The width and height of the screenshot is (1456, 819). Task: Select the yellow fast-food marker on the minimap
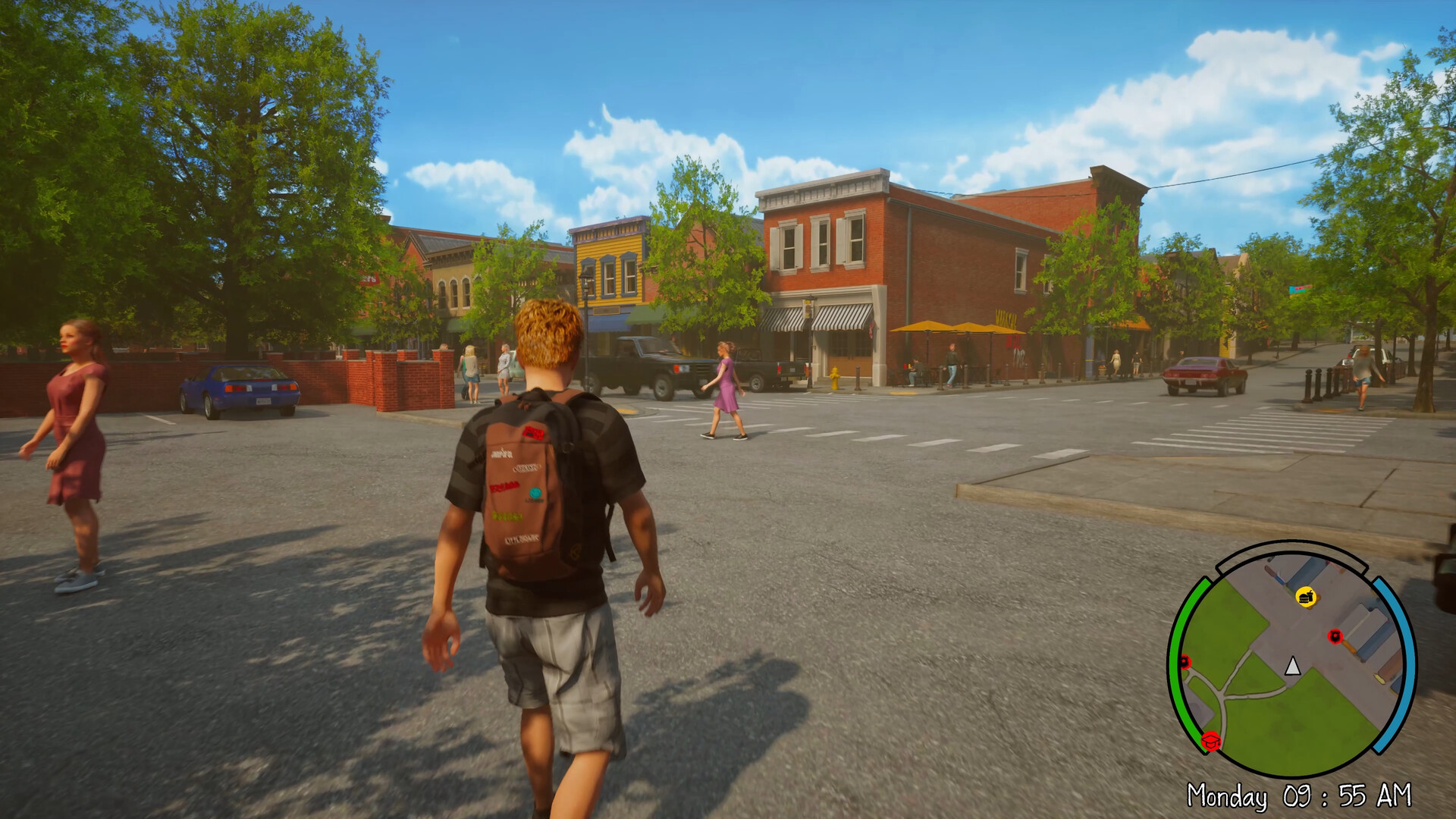(1307, 597)
